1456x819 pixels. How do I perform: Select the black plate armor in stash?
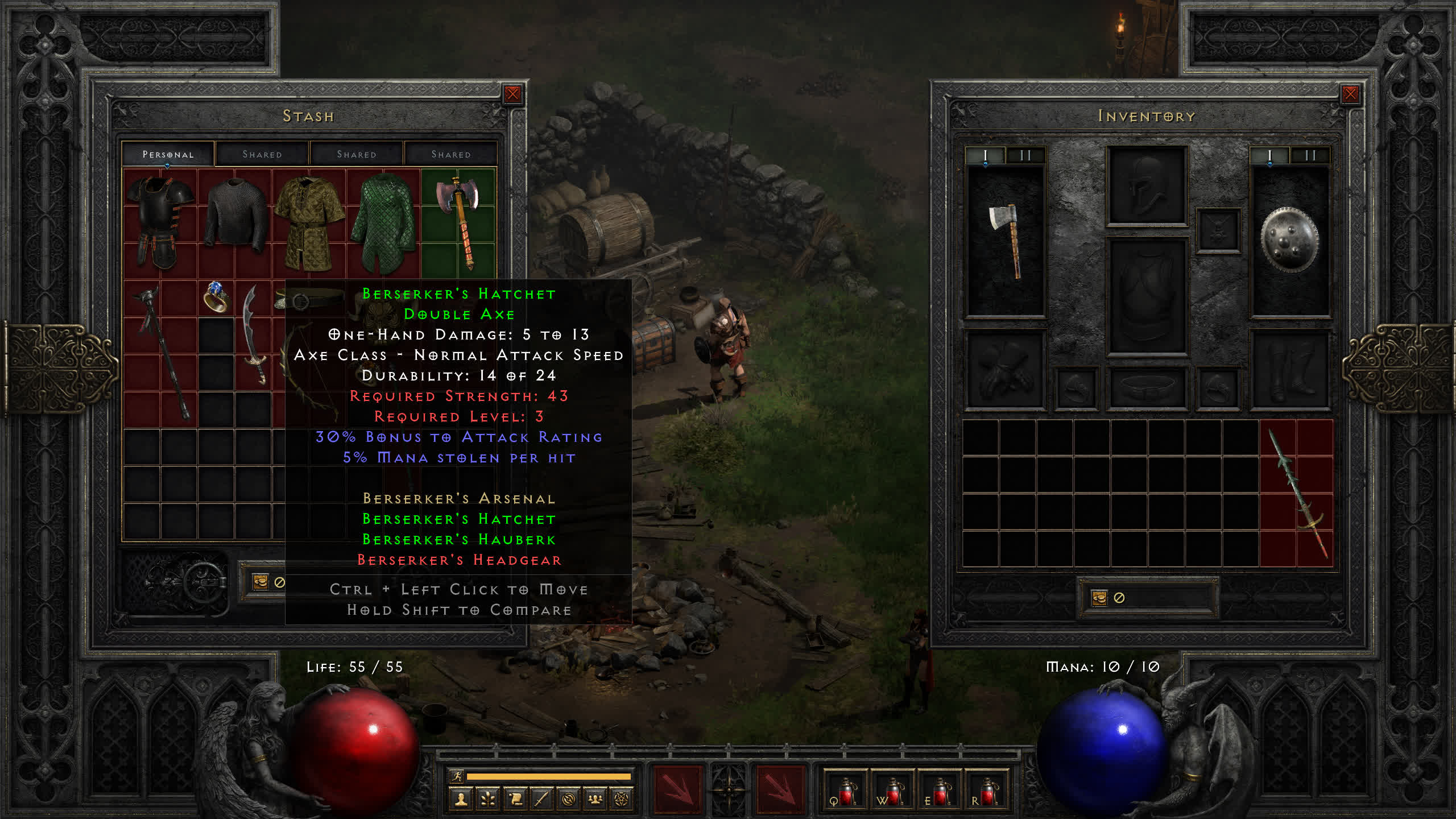160,222
